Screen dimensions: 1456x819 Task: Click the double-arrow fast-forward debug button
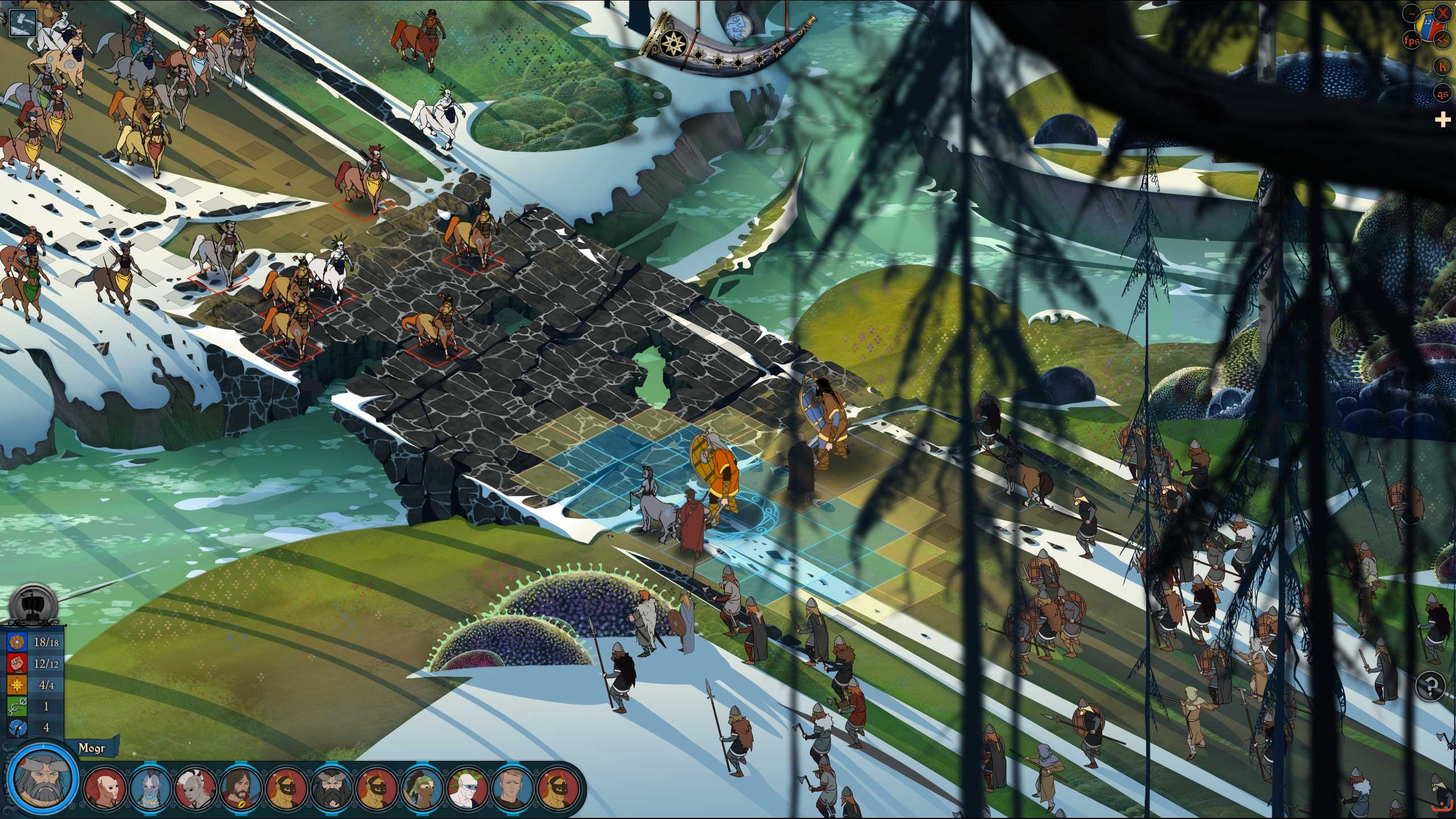point(1442,40)
